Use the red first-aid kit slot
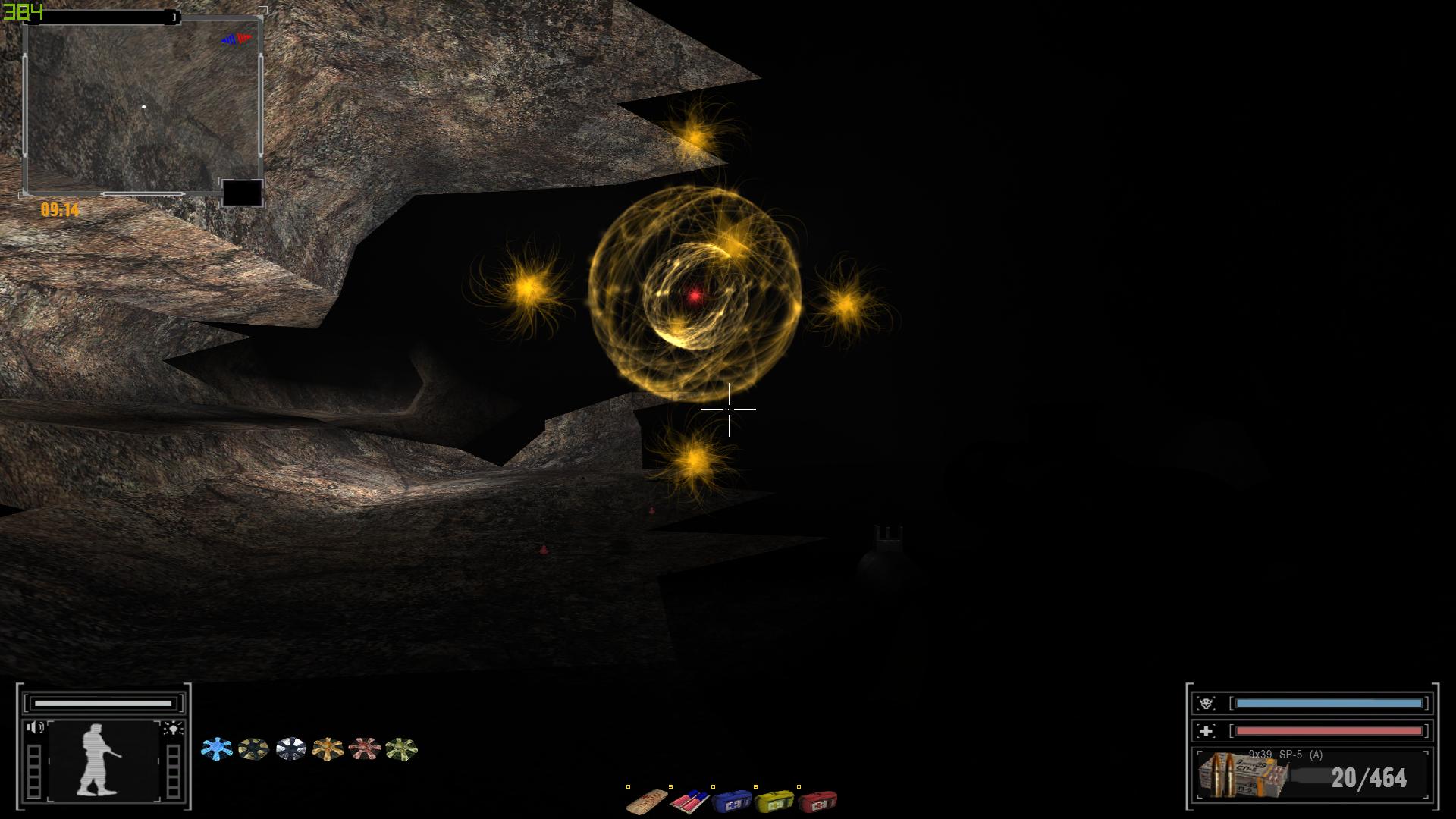1456x819 pixels. point(817,801)
